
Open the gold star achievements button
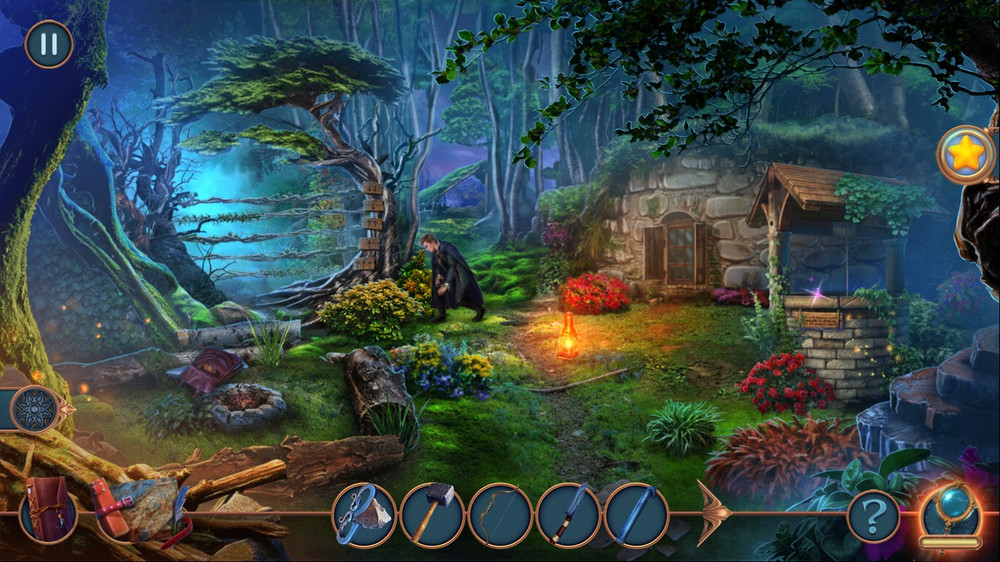point(965,155)
